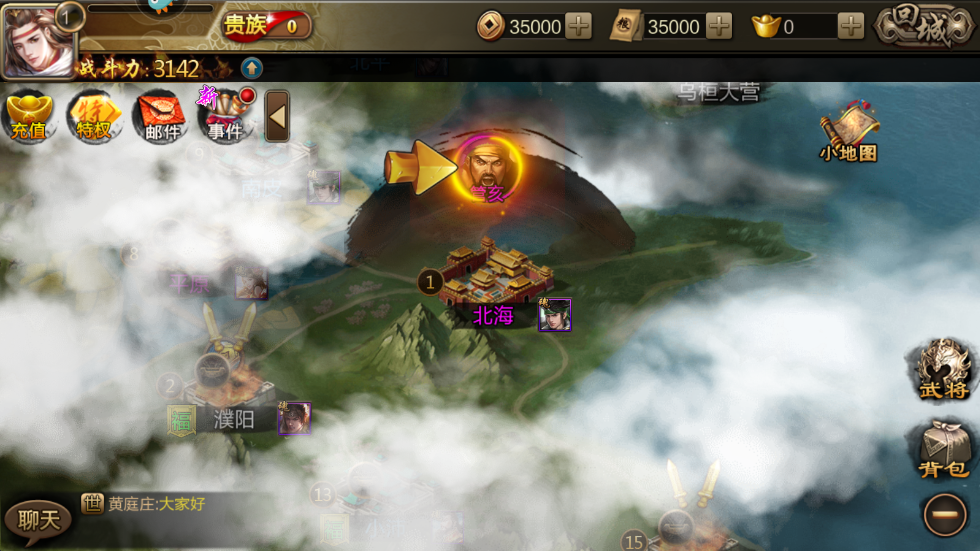Open the 特权 privileges menu
Screen dimensions: 980x551
[94, 117]
